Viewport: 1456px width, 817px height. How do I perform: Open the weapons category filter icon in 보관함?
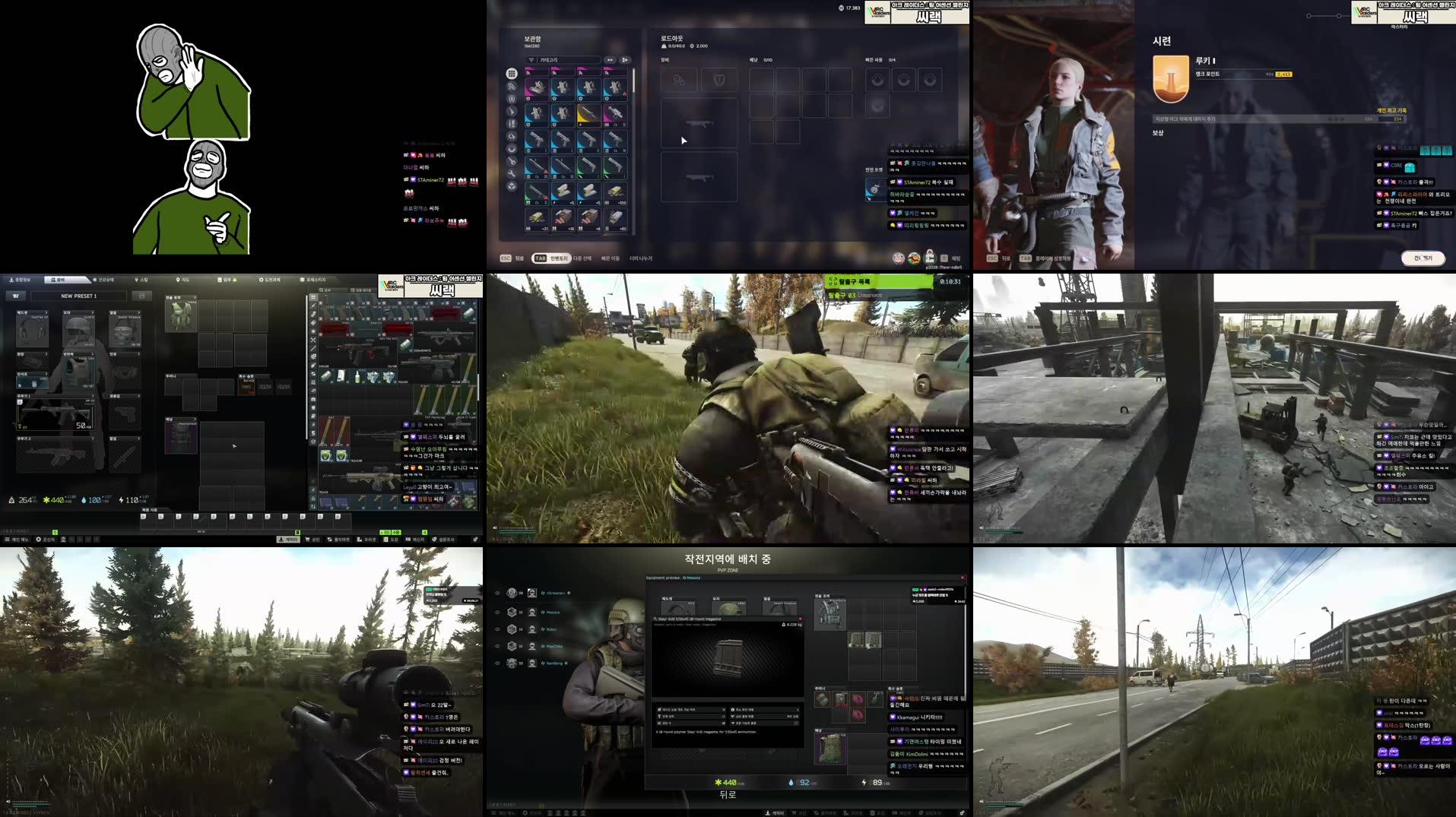tap(511, 112)
